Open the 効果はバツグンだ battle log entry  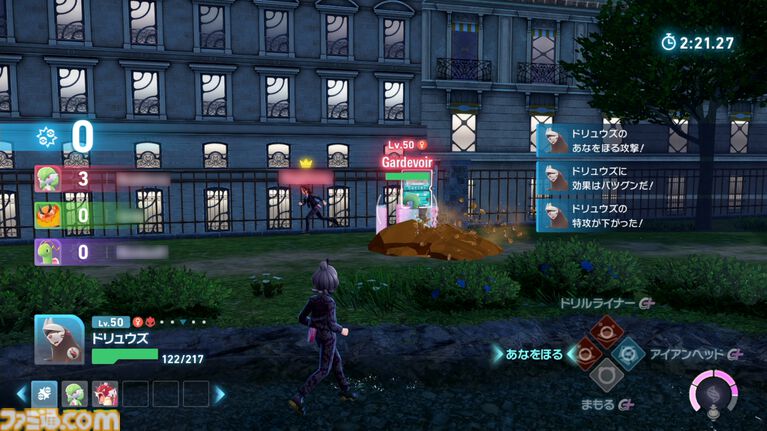click(x=600, y=178)
